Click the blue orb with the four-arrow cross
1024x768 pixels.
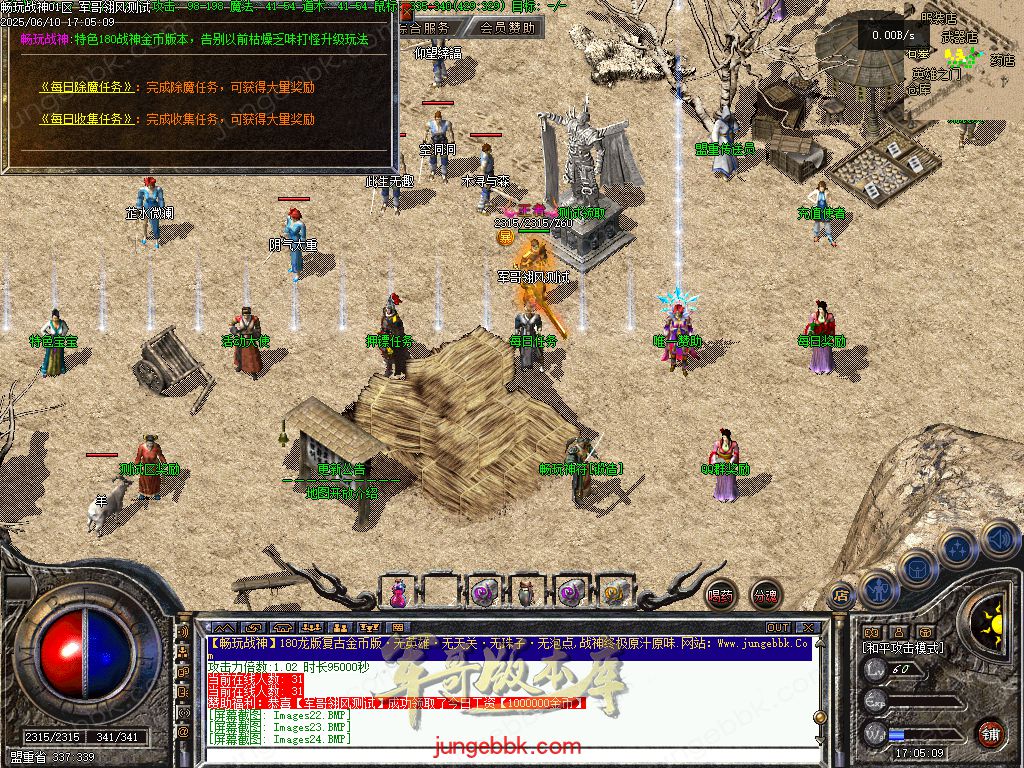coord(958,548)
